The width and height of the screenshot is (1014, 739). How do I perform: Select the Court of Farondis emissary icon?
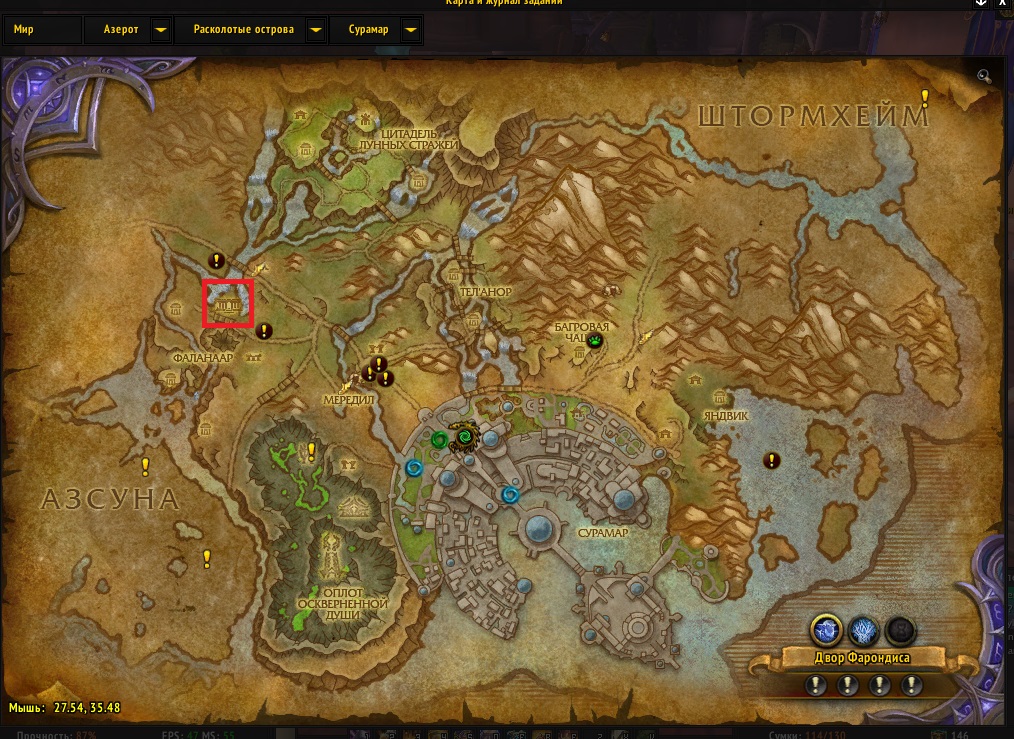click(x=825, y=629)
